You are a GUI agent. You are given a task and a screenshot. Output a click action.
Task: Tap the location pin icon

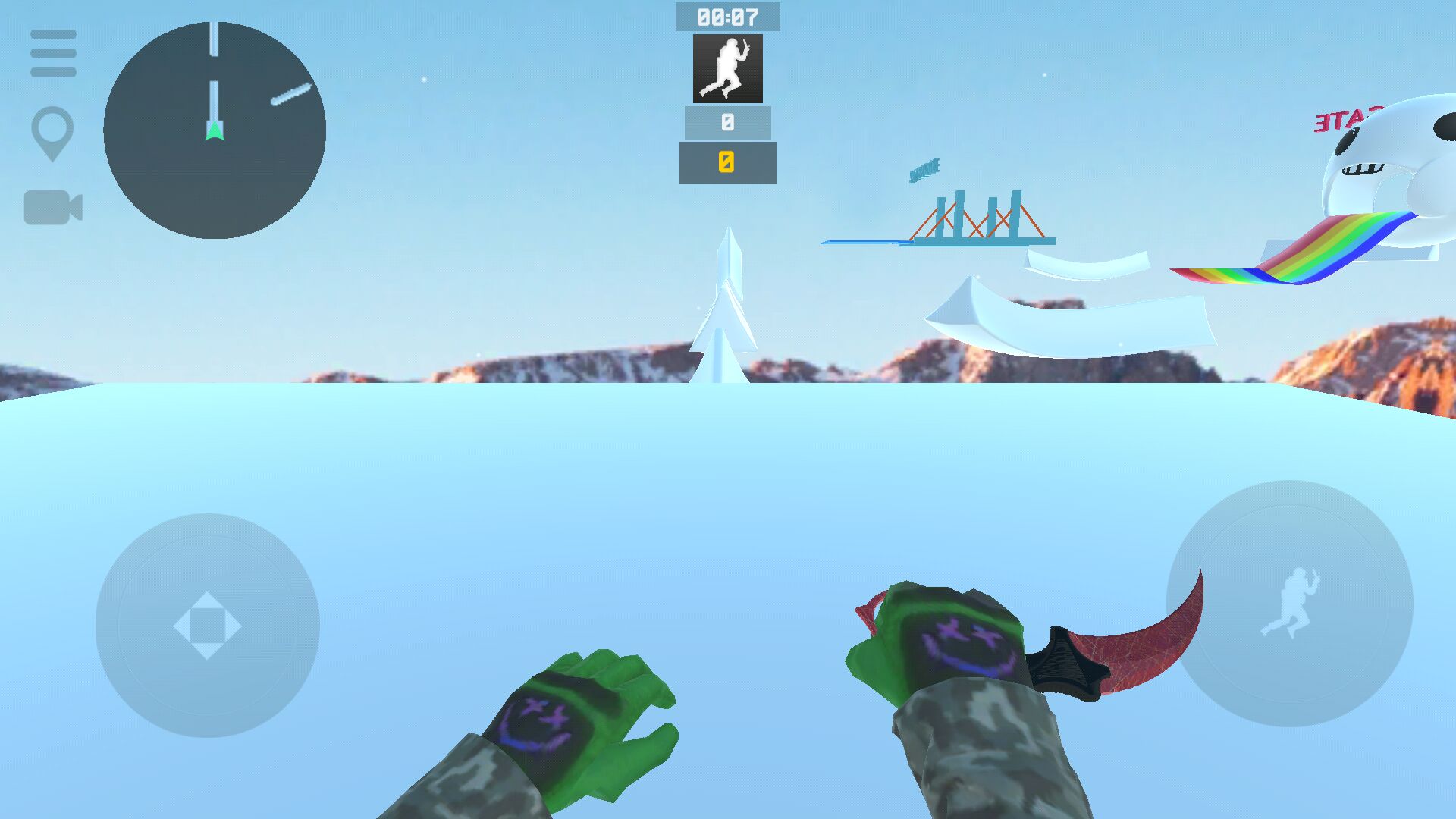(52, 131)
